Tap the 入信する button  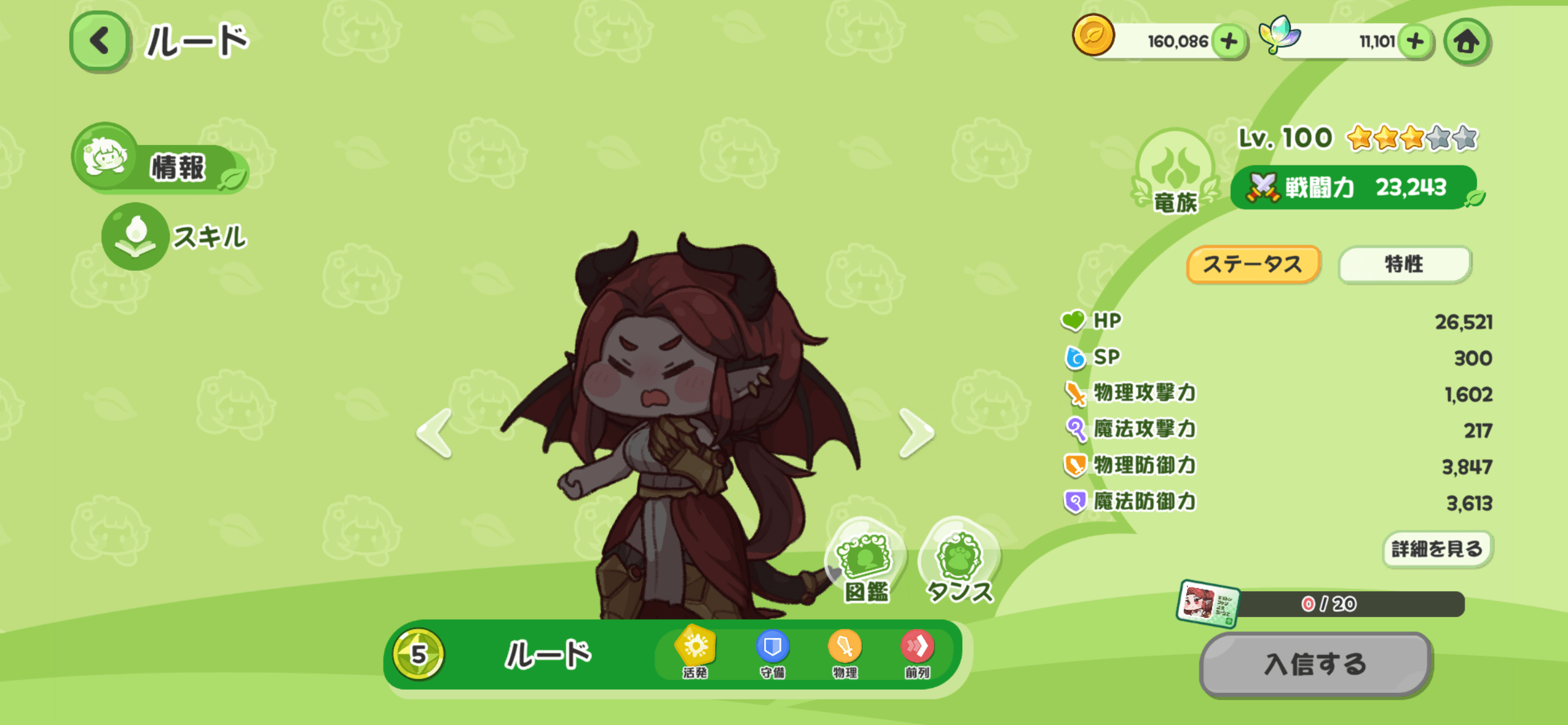coord(1315,664)
